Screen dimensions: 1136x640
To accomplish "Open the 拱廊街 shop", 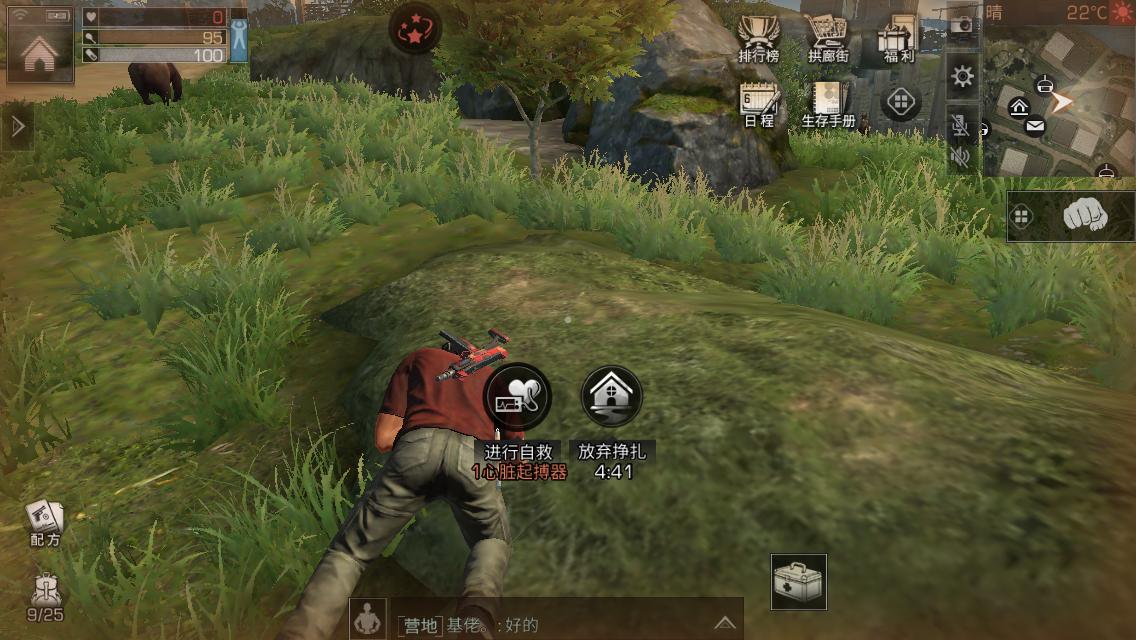I will (x=827, y=40).
